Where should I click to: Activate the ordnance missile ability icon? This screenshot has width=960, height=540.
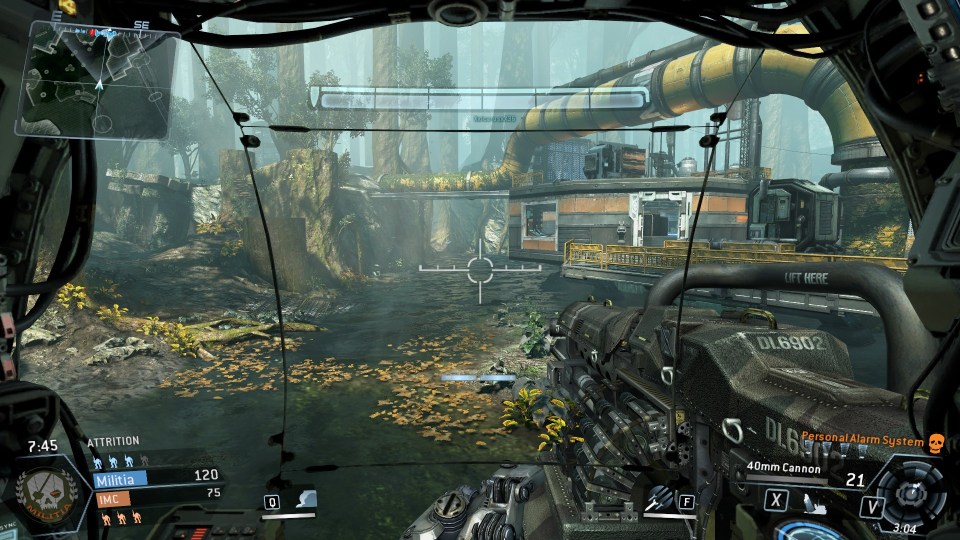(x=659, y=499)
